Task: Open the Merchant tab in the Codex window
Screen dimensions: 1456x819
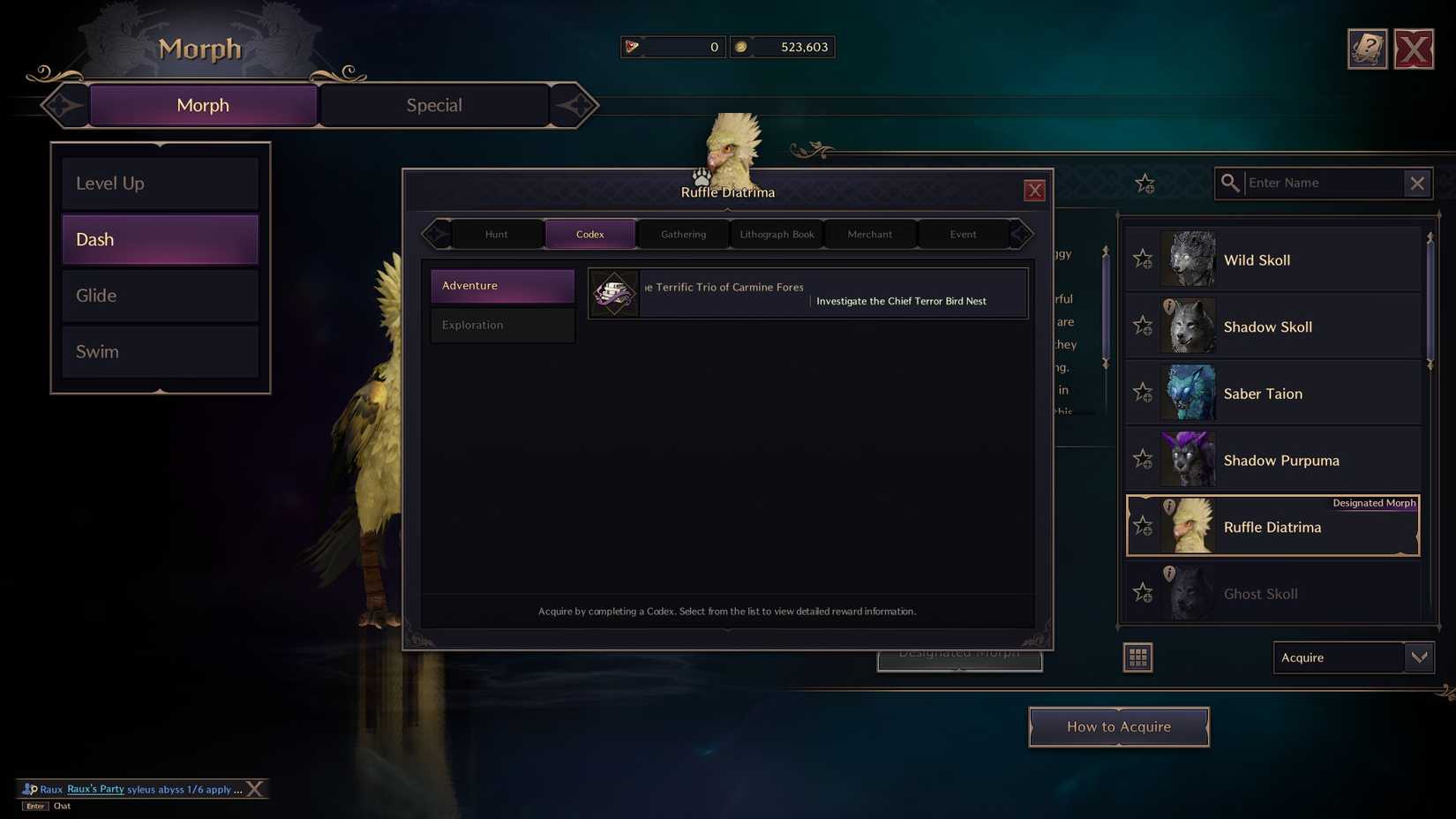Action: pyautogui.click(x=869, y=234)
